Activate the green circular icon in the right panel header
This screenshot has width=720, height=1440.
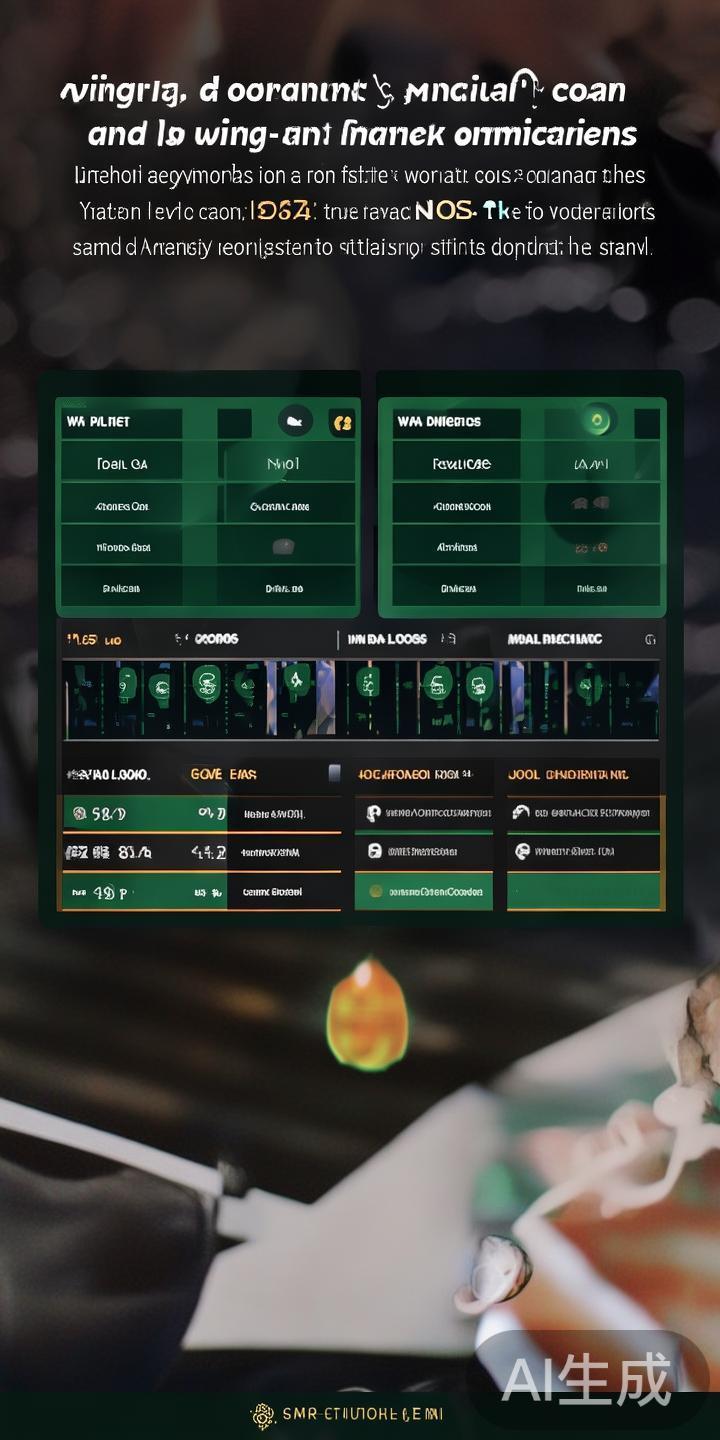pyautogui.click(x=600, y=422)
